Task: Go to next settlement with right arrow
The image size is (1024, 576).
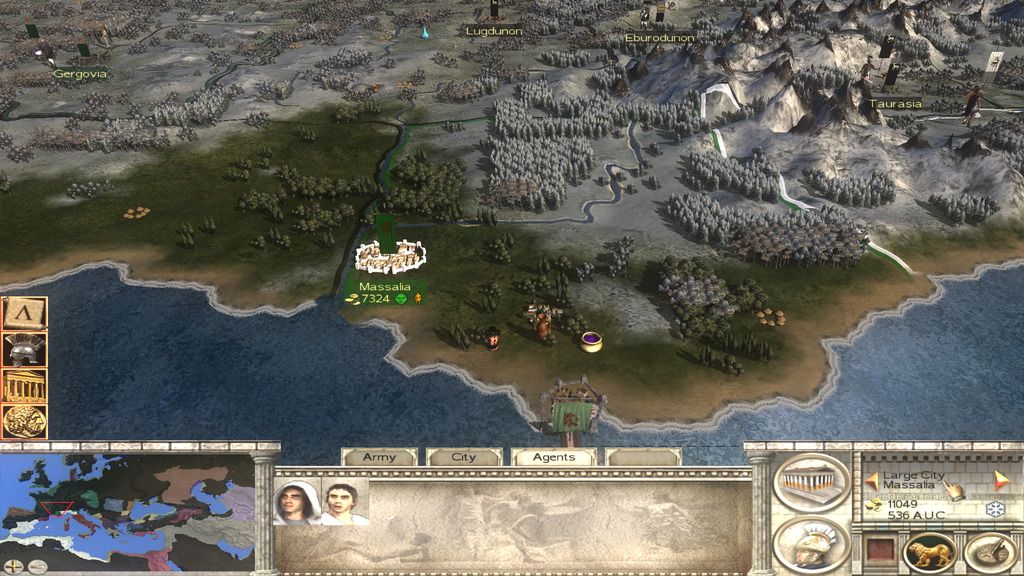Action: pos(1001,480)
